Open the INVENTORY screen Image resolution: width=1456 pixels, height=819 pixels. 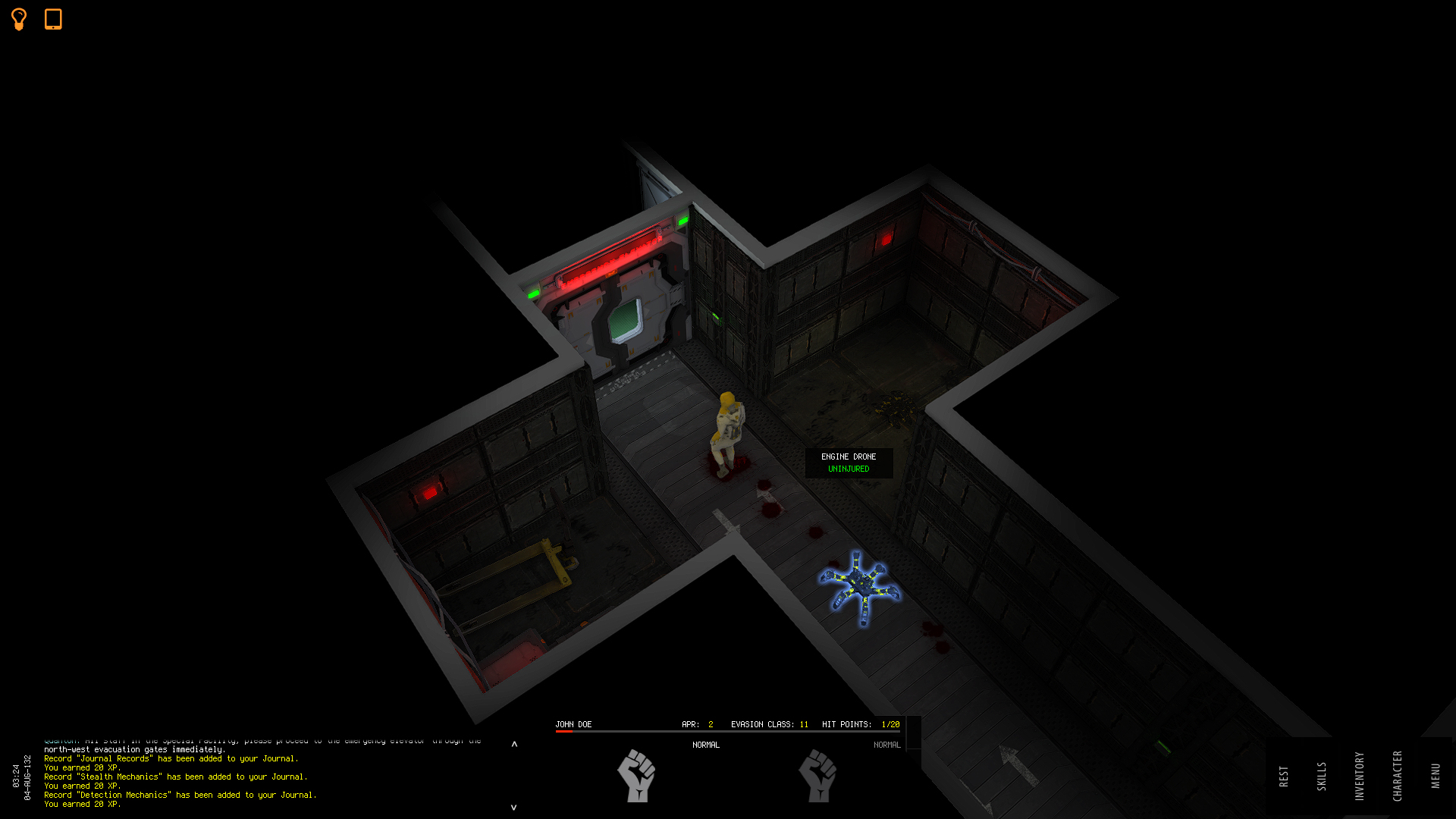(x=1359, y=775)
